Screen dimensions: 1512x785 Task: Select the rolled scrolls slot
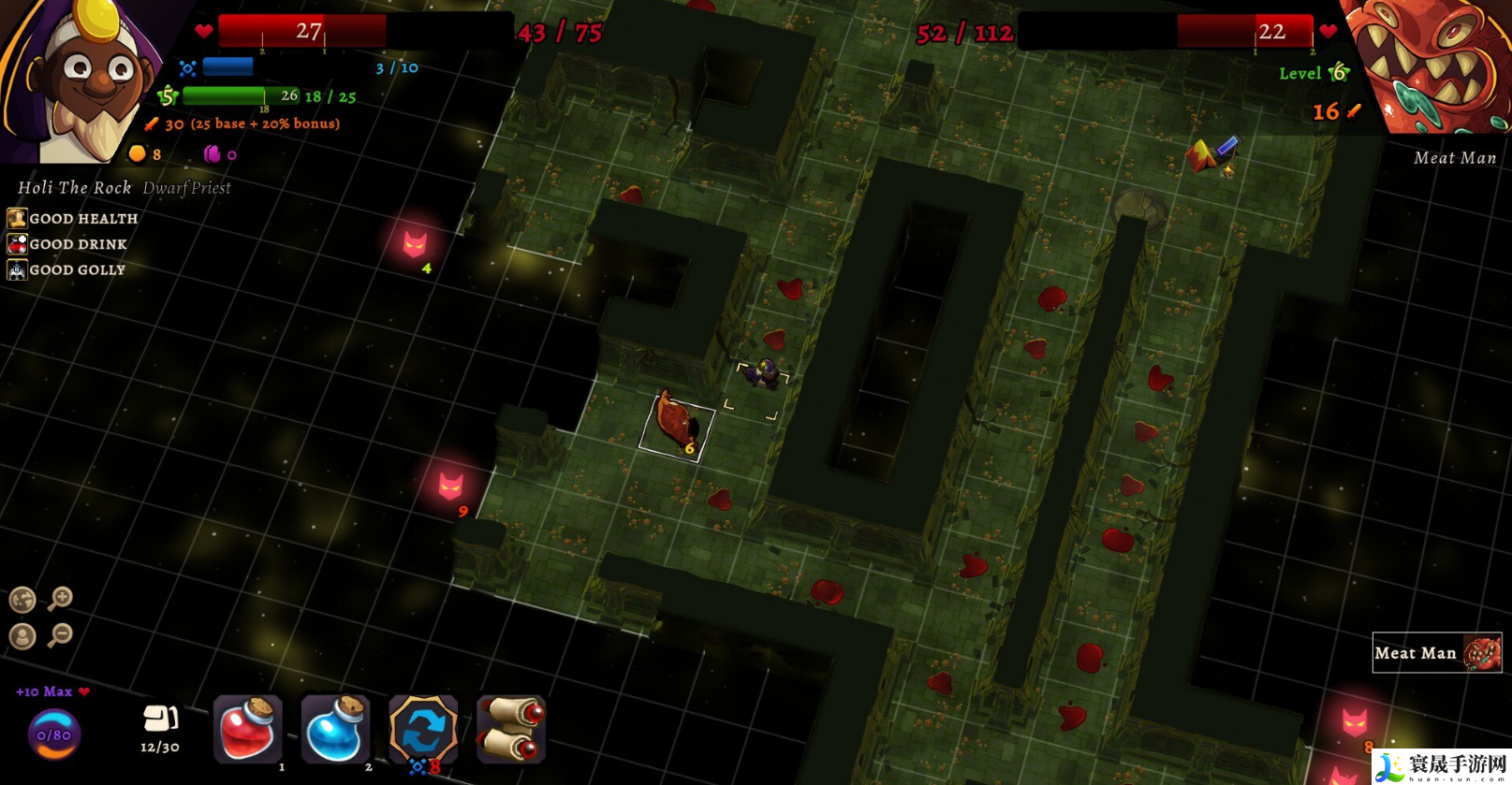coord(510,729)
